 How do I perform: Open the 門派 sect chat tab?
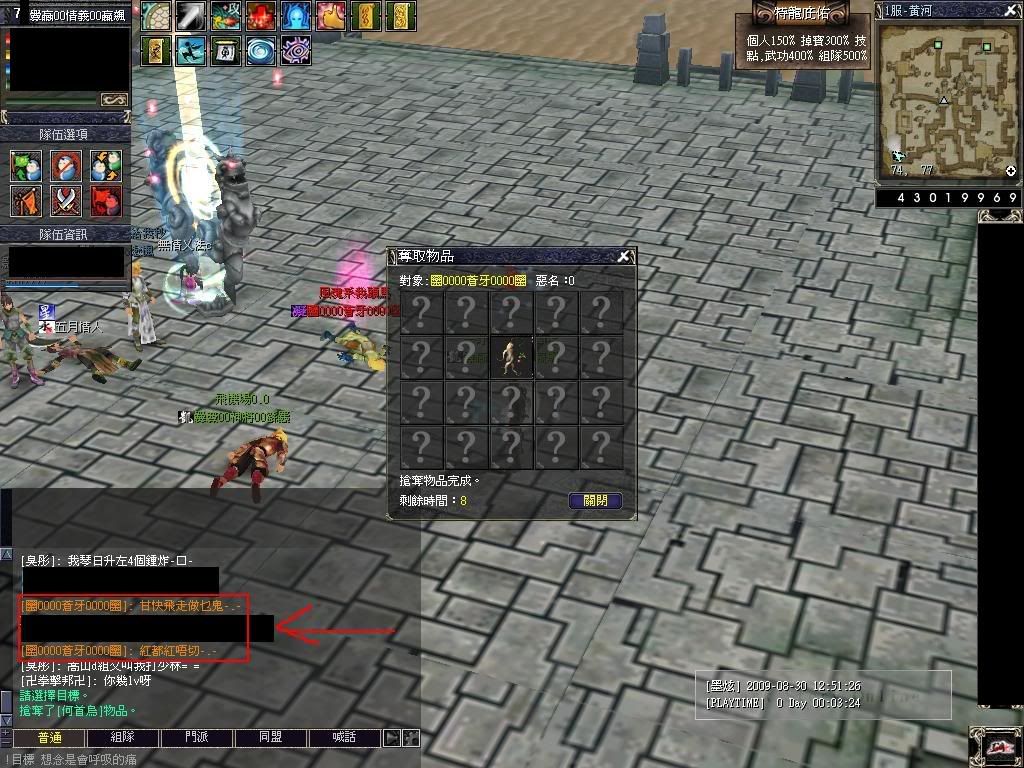click(x=197, y=738)
